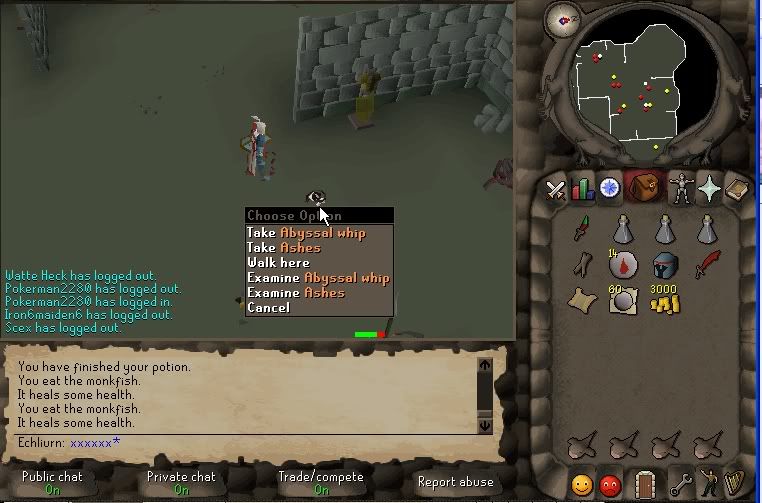The image size is (762, 503).
Task: Open the quest journal tab
Action: click(x=609, y=189)
